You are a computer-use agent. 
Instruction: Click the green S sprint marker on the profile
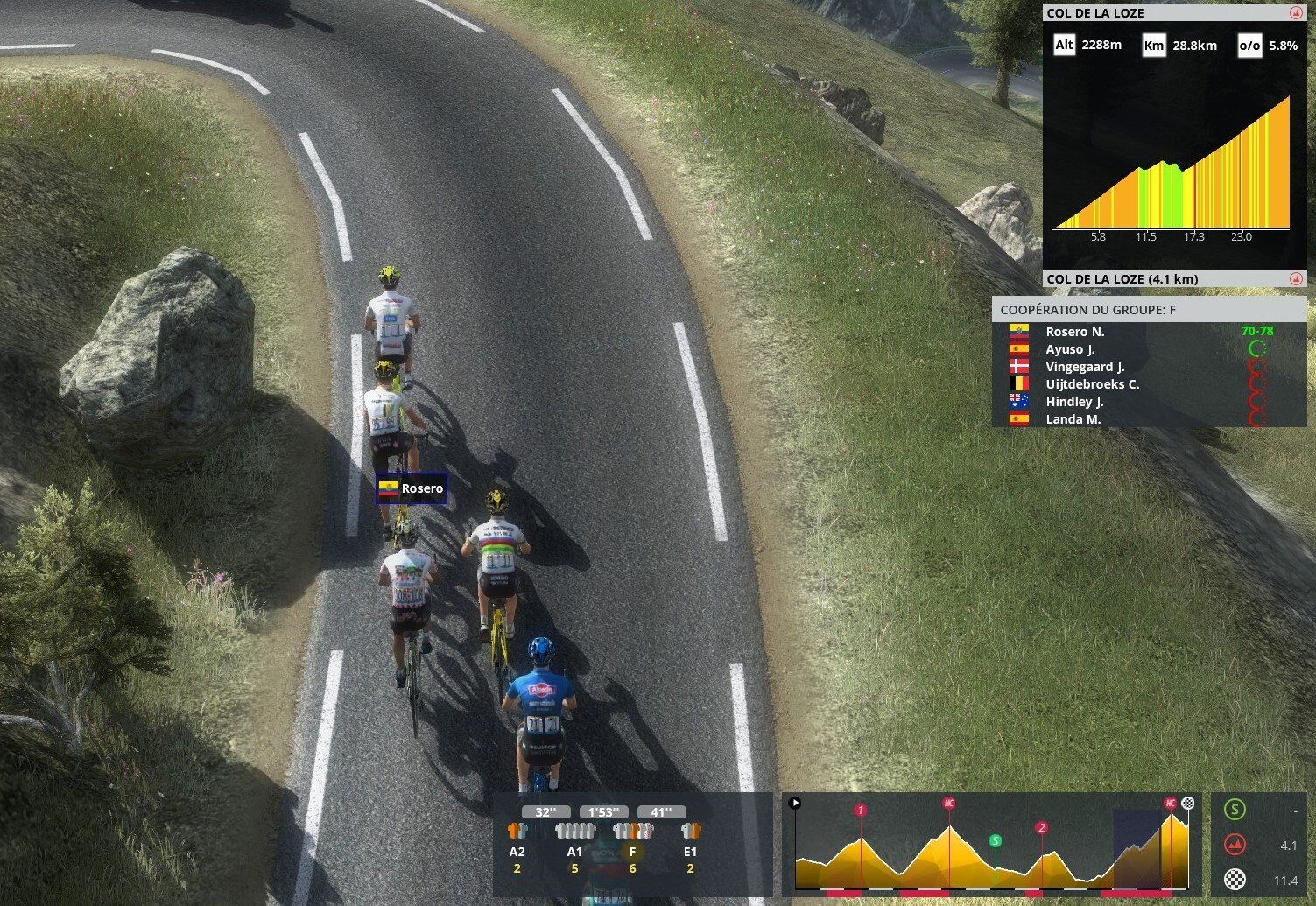click(995, 840)
